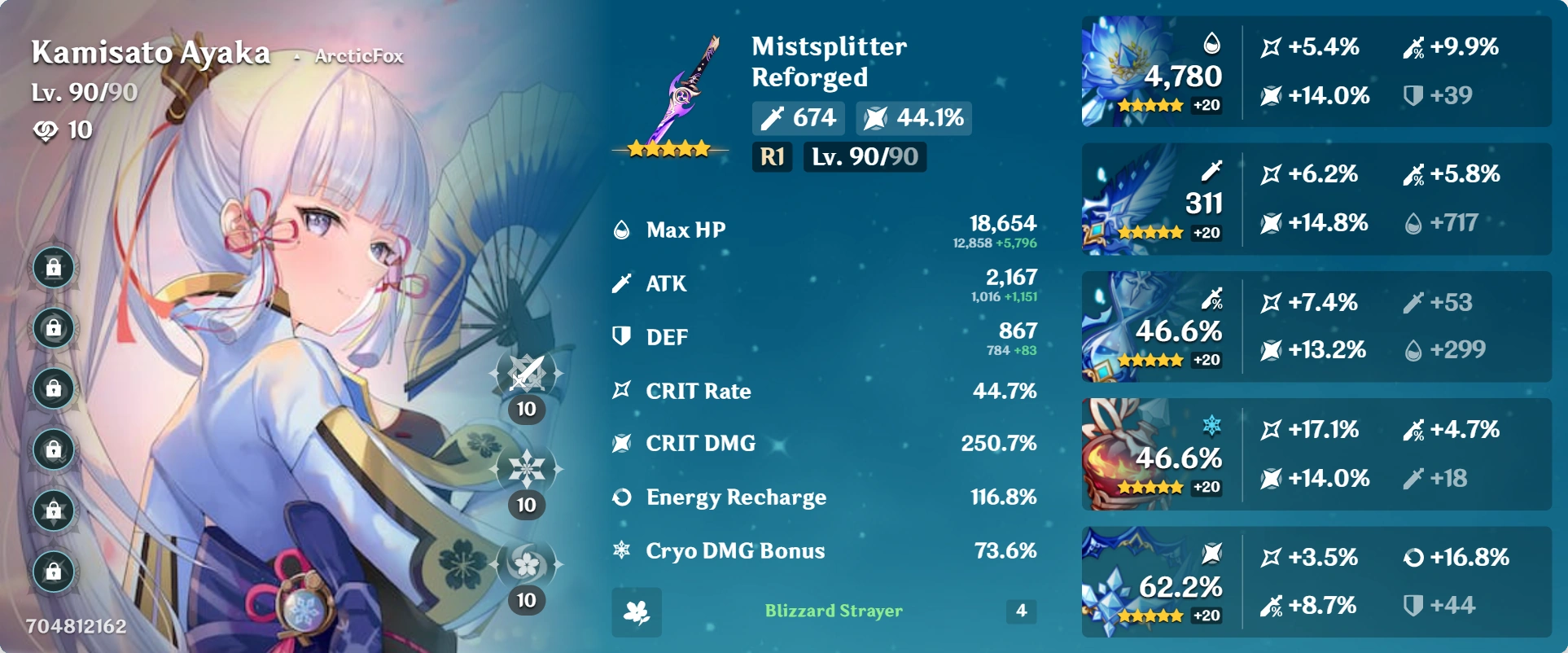This screenshot has height=653, width=1568.
Task: Select the ATK sword stat icon
Action: pos(620,283)
